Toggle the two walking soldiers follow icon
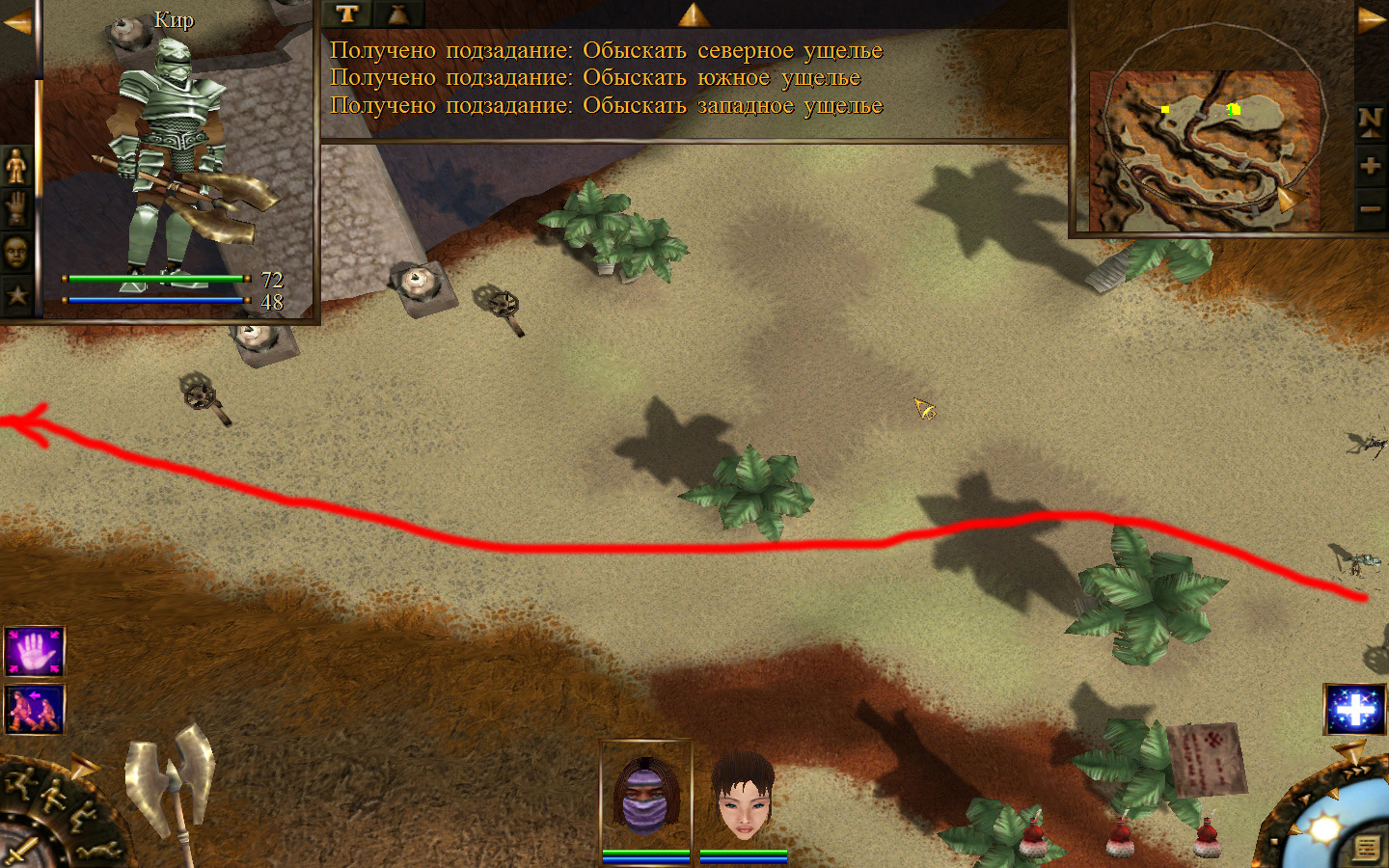This screenshot has height=868, width=1389. (x=35, y=710)
